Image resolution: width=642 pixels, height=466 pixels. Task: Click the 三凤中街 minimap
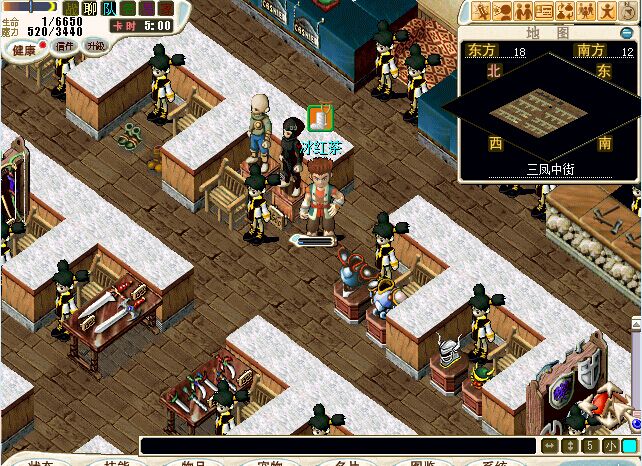(548, 112)
